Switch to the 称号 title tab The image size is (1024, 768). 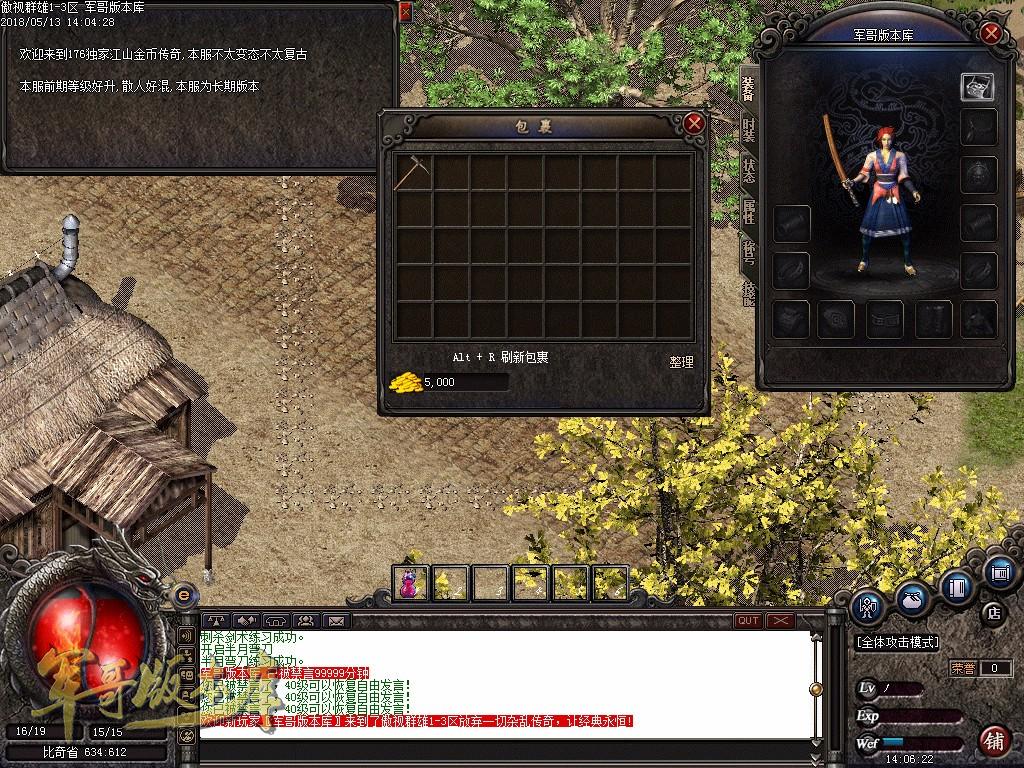[748, 251]
